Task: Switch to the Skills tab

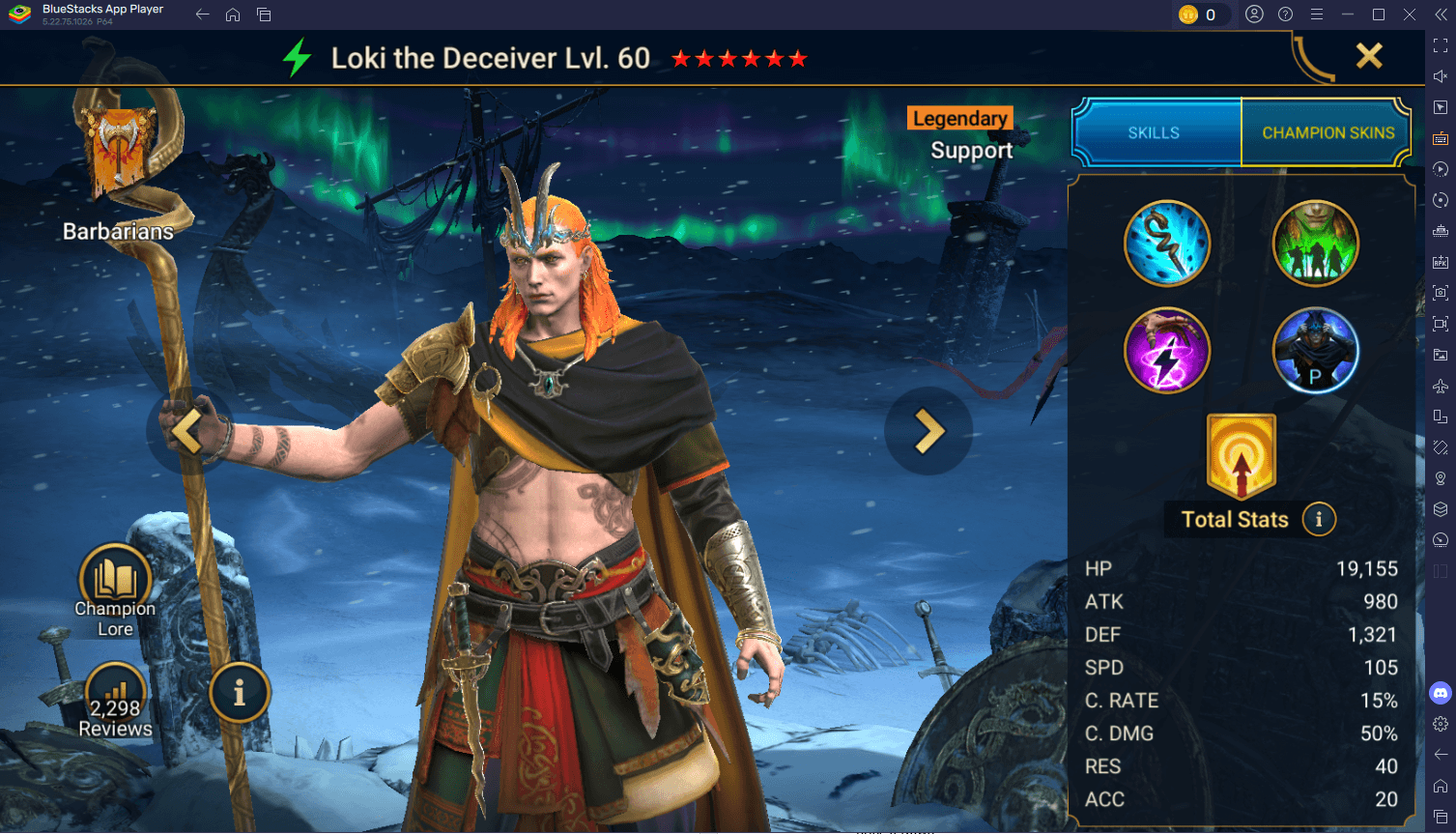Action: 1155,132
